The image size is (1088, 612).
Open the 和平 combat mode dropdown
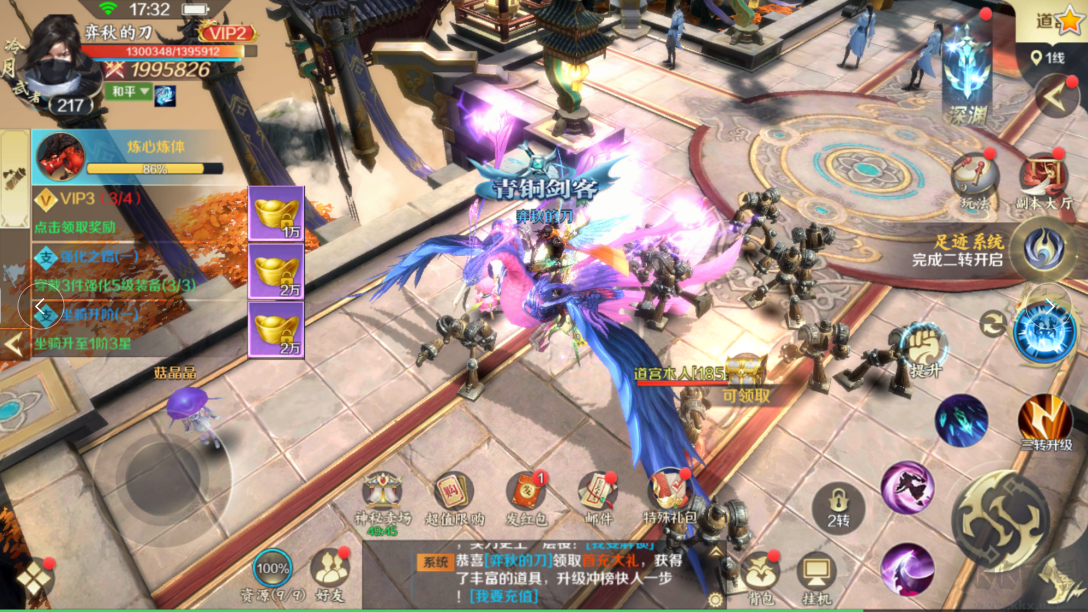tap(131, 92)
